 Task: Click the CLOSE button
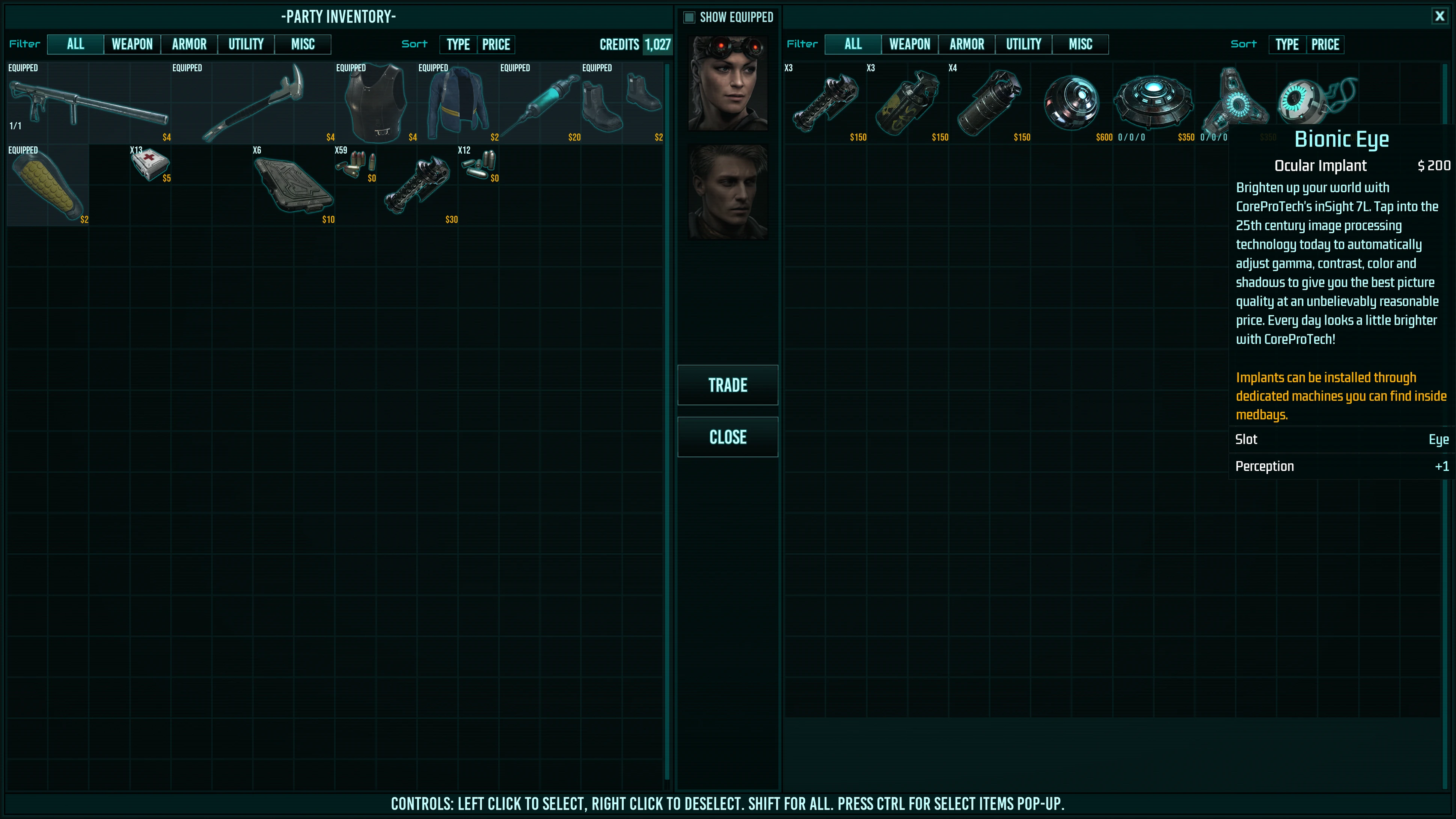point(727,437)
